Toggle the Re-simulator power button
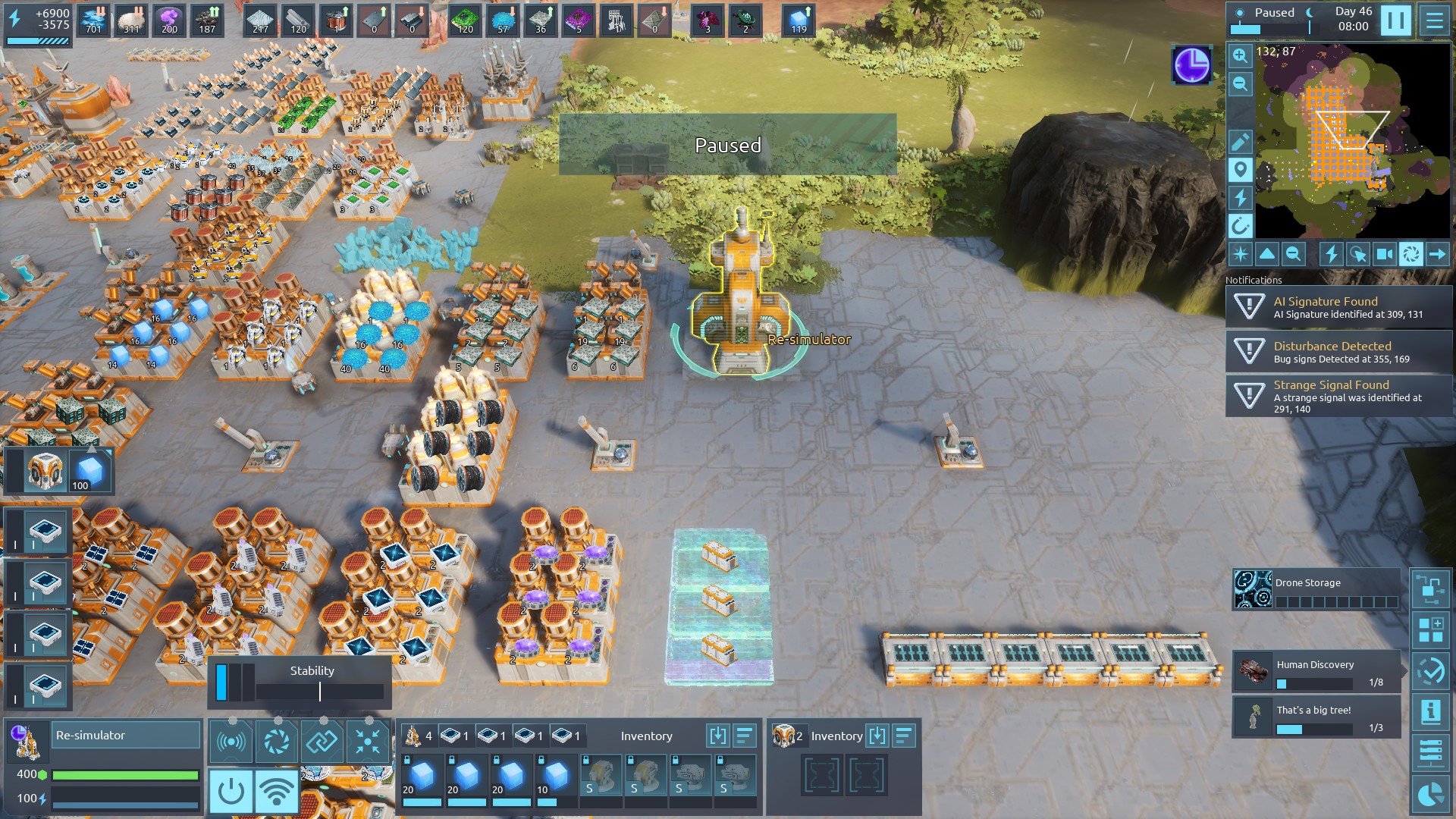1456x819 pixels. point(231,791)
